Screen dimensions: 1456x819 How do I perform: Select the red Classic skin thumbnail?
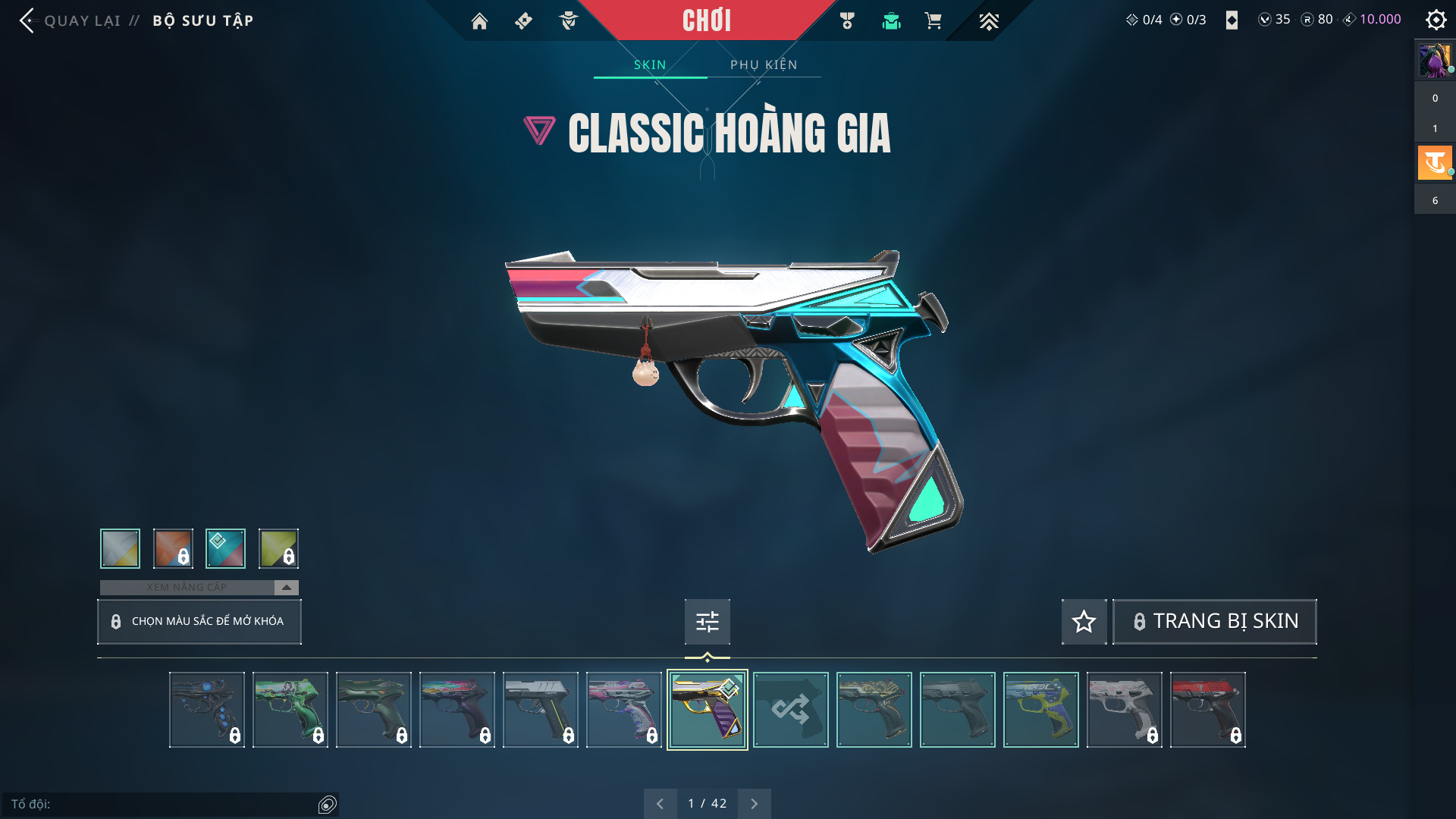coord(1207,710)
